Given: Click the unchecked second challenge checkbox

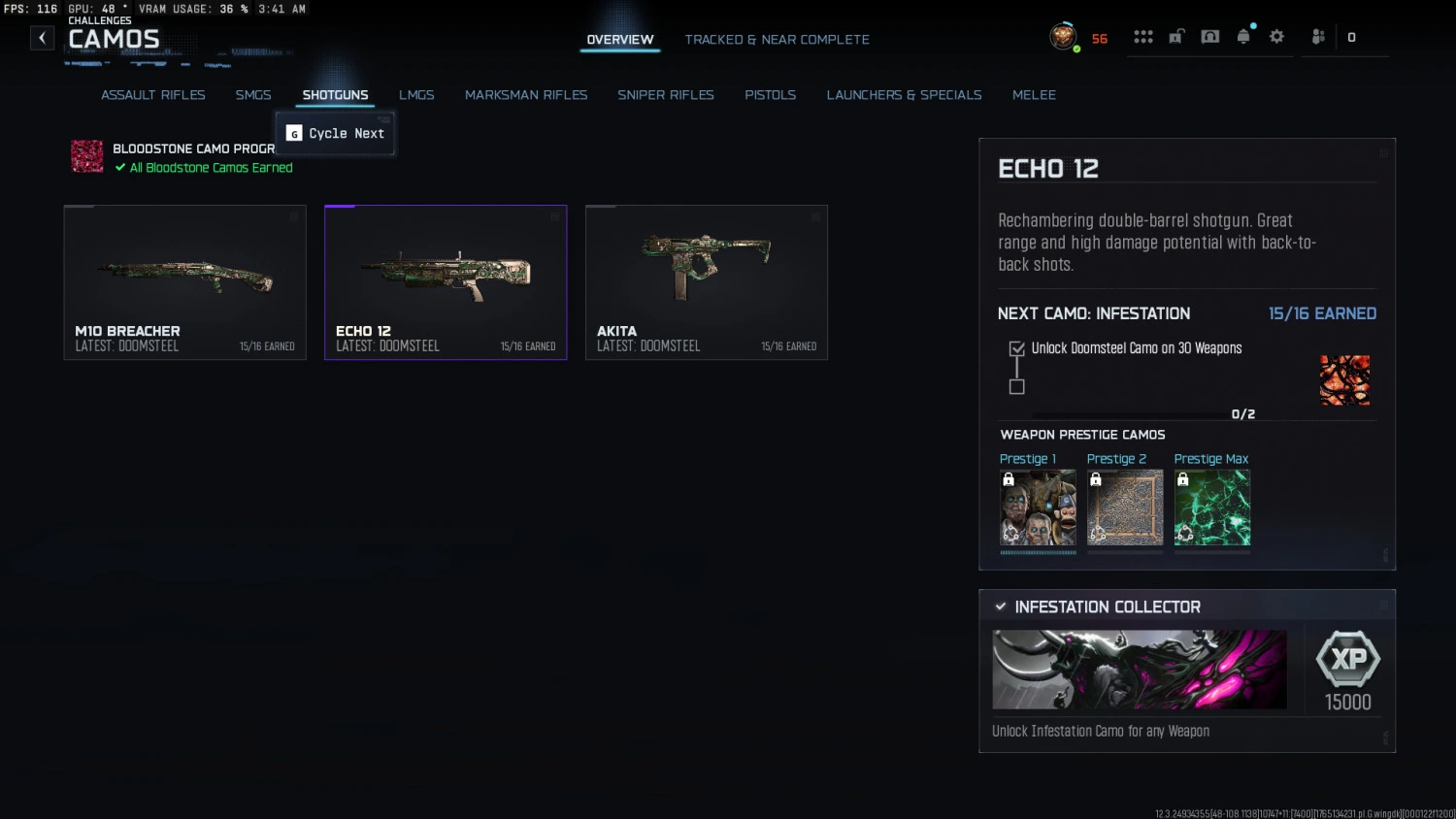Looking at the screenshot, I should click(1016, 386).
